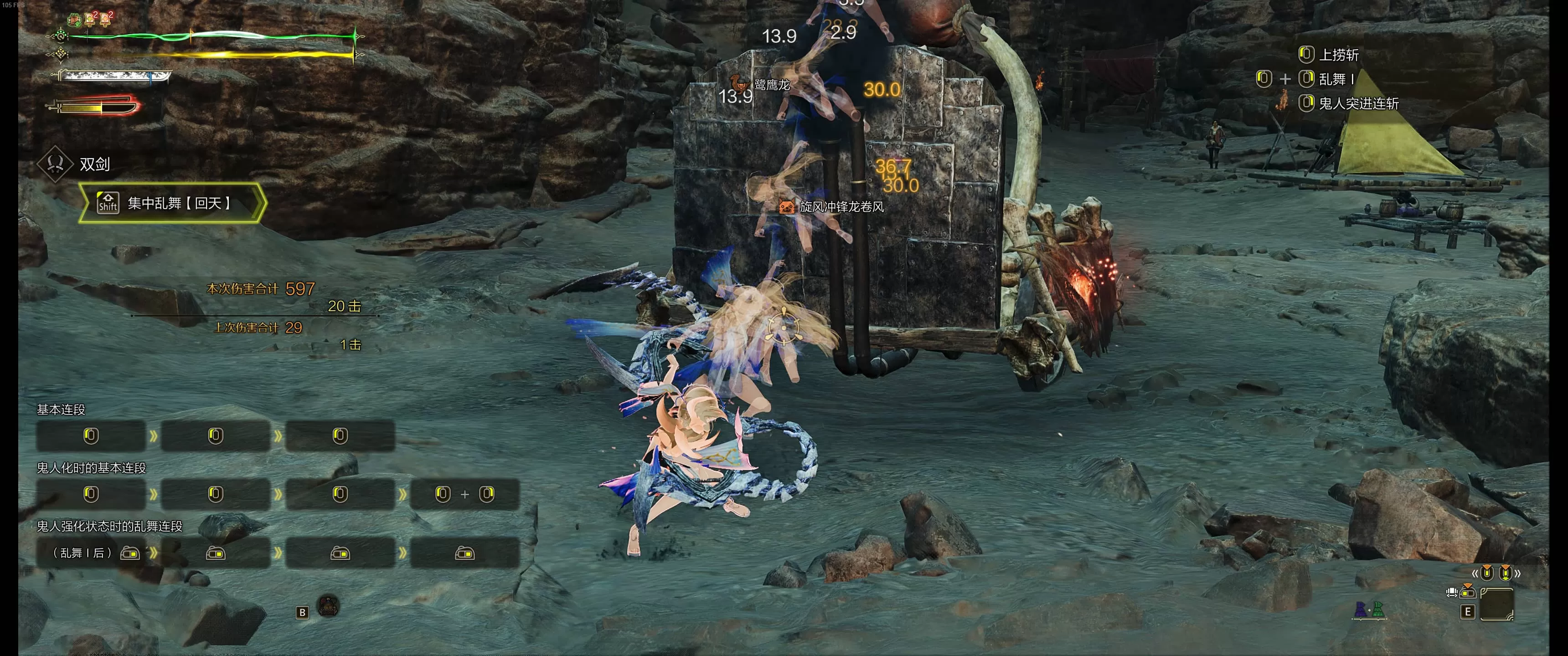Click the 双剑 dual blades weapon icon
The image size is (1568, 656).
56,164
